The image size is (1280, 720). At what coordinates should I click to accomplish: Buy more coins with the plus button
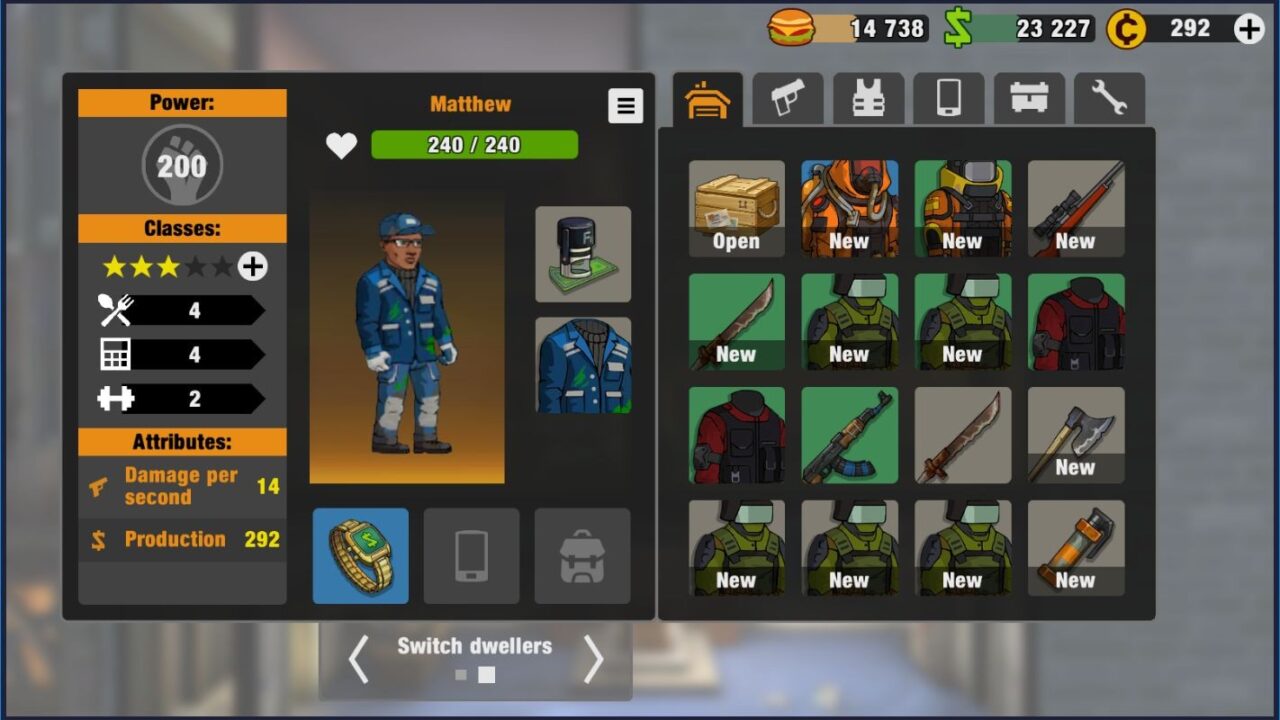click(x=1249, y=29)
